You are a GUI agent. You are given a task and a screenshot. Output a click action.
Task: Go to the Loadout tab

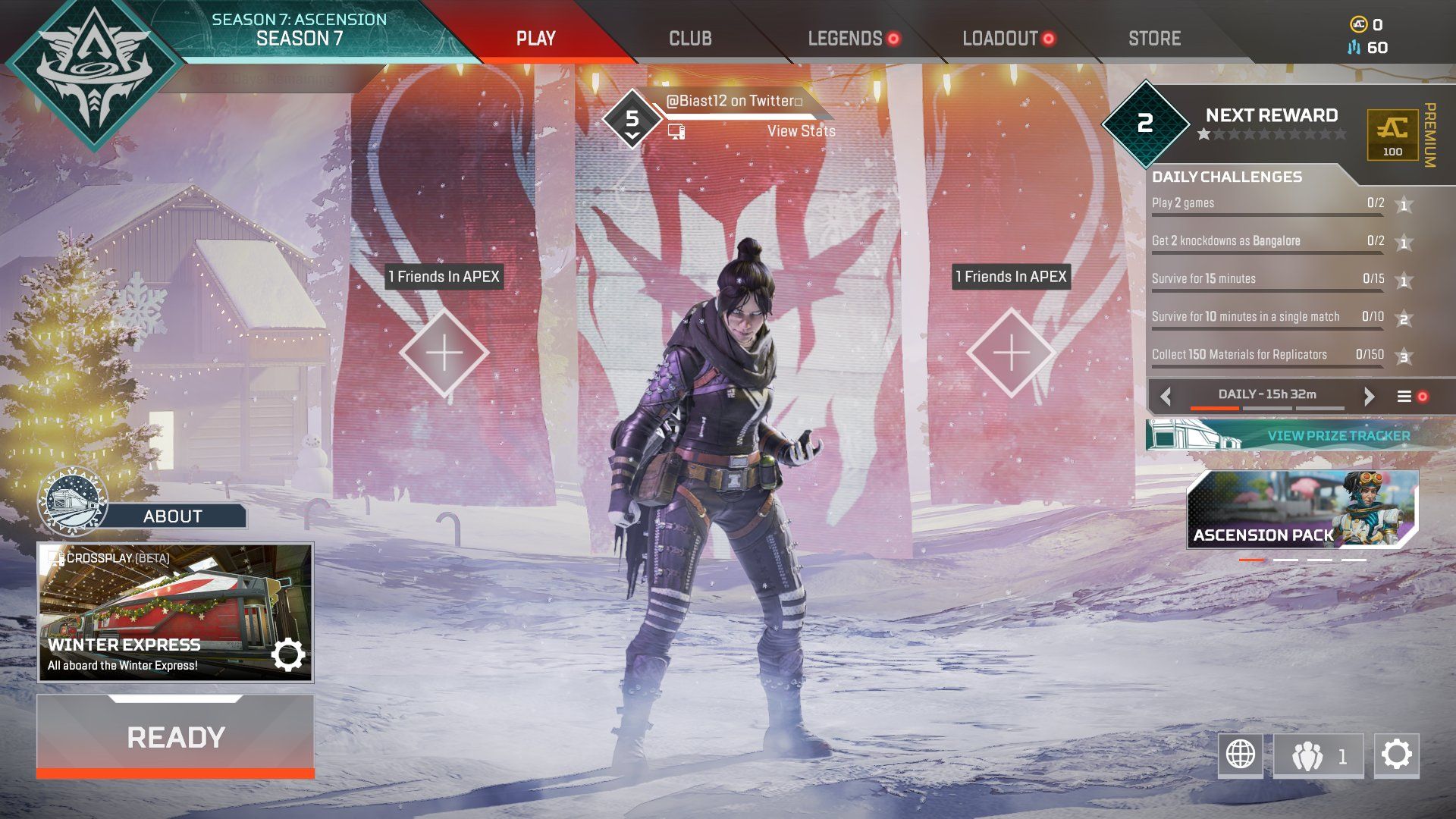tap(999, 39)
